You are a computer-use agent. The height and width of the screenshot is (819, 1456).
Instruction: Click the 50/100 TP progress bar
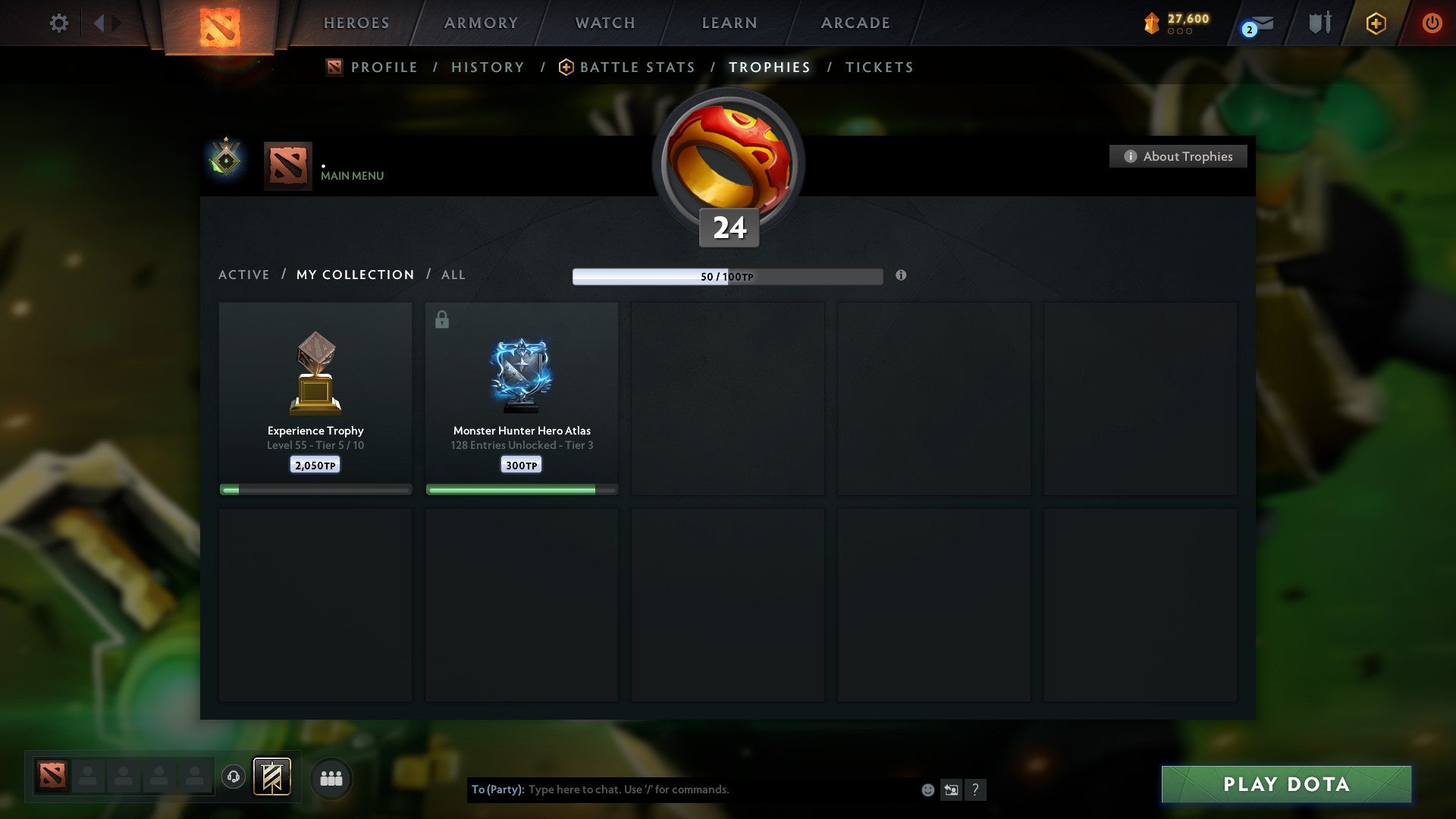coord(728,277)
